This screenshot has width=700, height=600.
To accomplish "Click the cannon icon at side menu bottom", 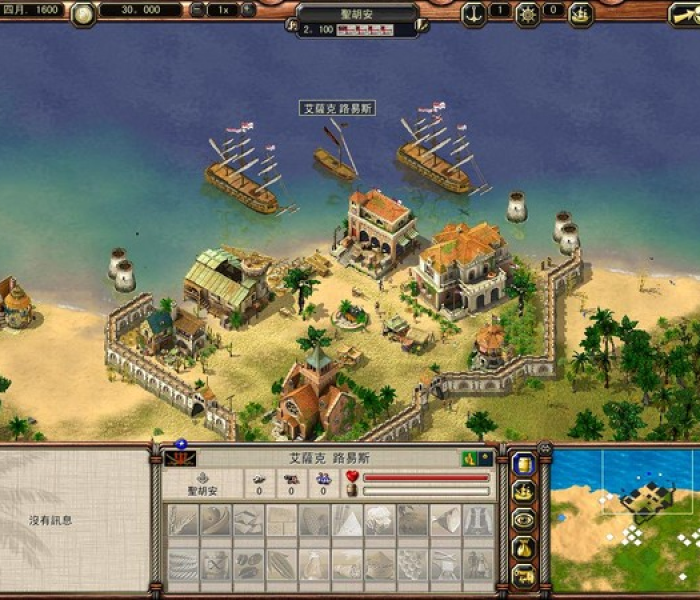I will (523, 575).
